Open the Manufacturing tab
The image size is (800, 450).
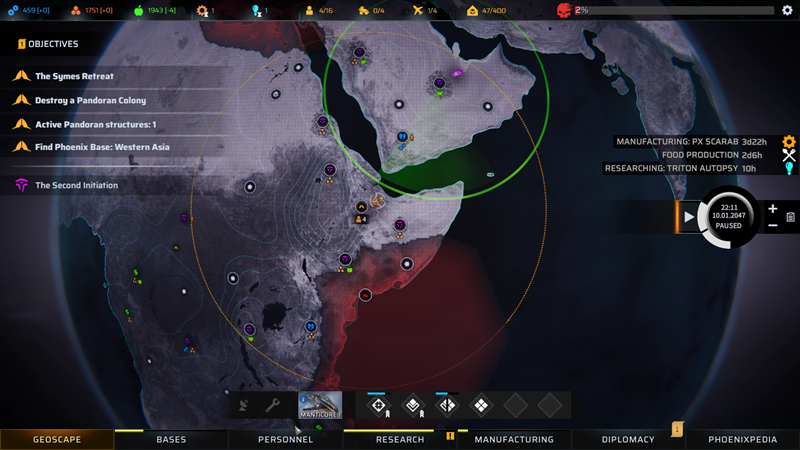coord(514,439)
